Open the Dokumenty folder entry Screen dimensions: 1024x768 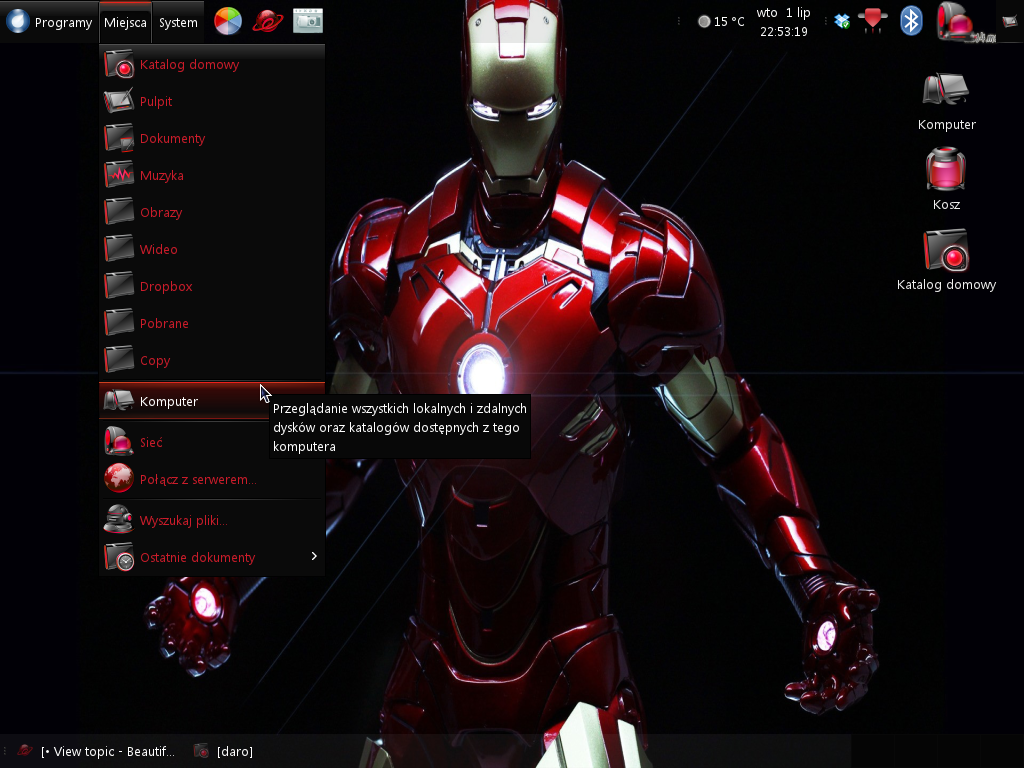172,139
